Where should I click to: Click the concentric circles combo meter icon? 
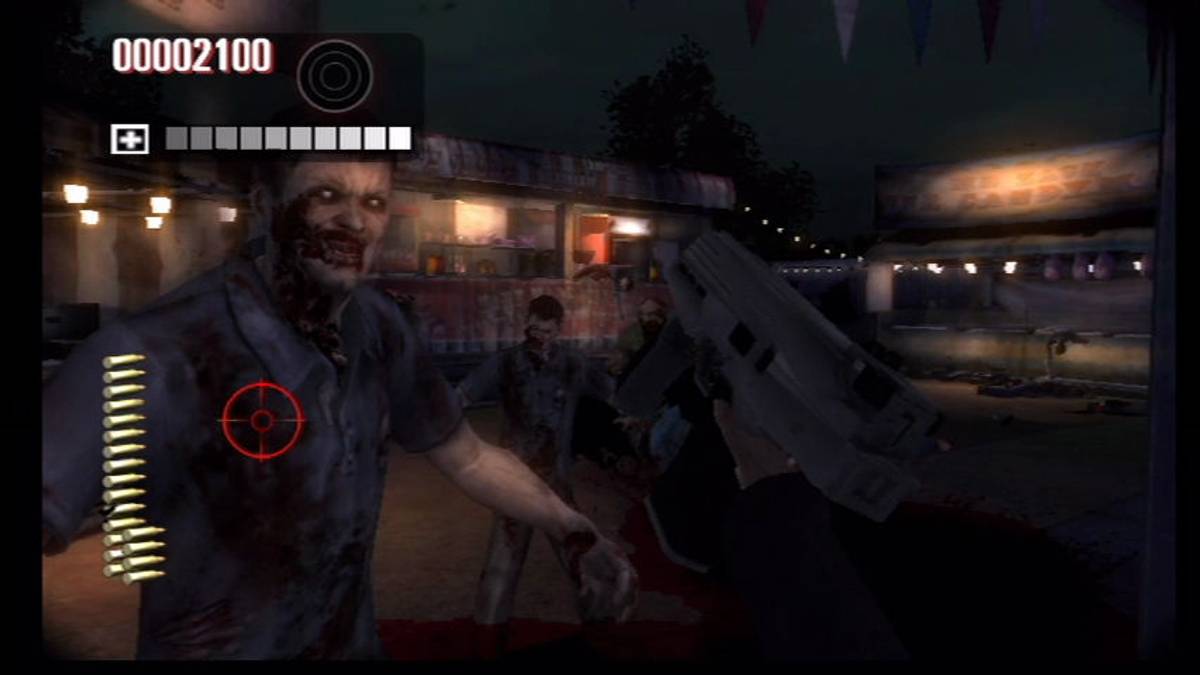tap(335, 76)
